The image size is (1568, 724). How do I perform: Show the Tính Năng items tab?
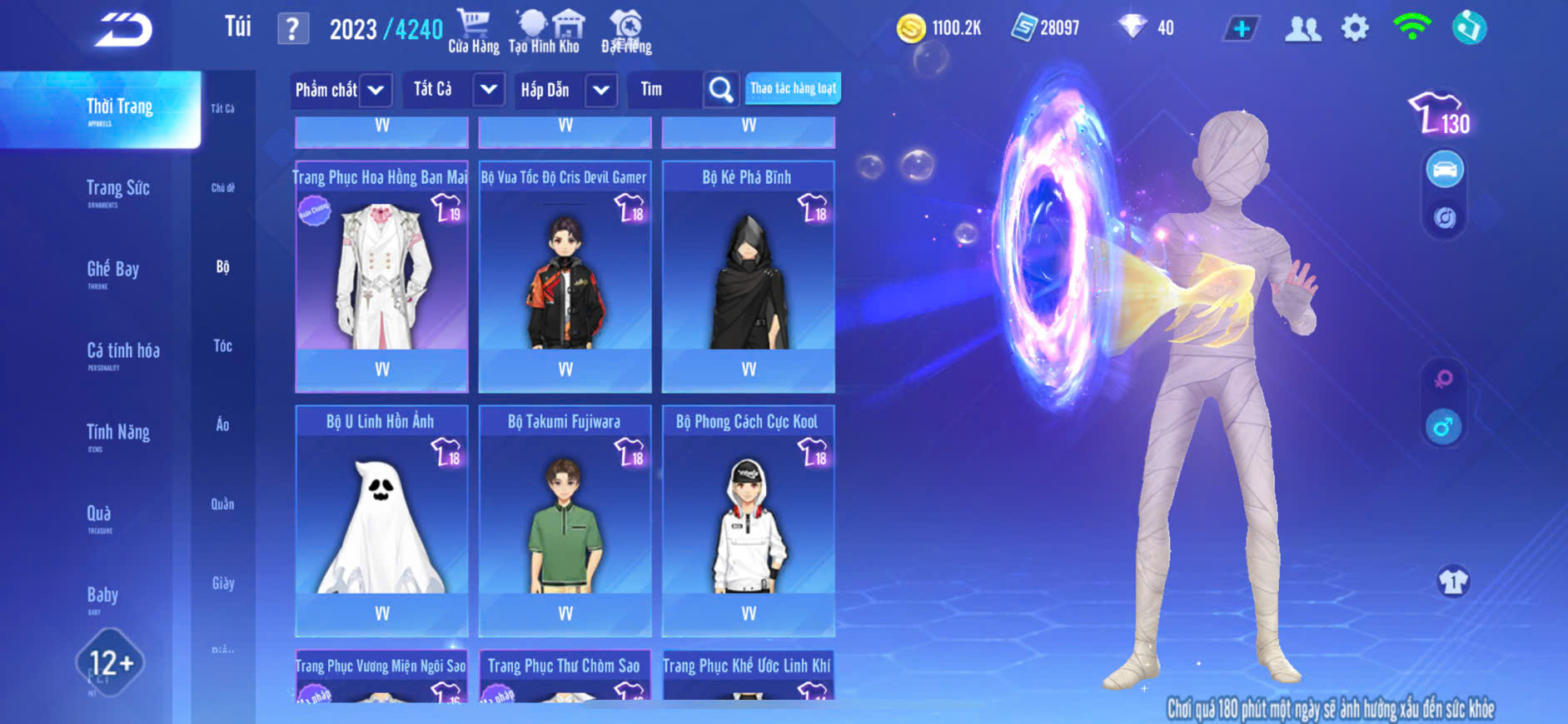click(117, 434)
